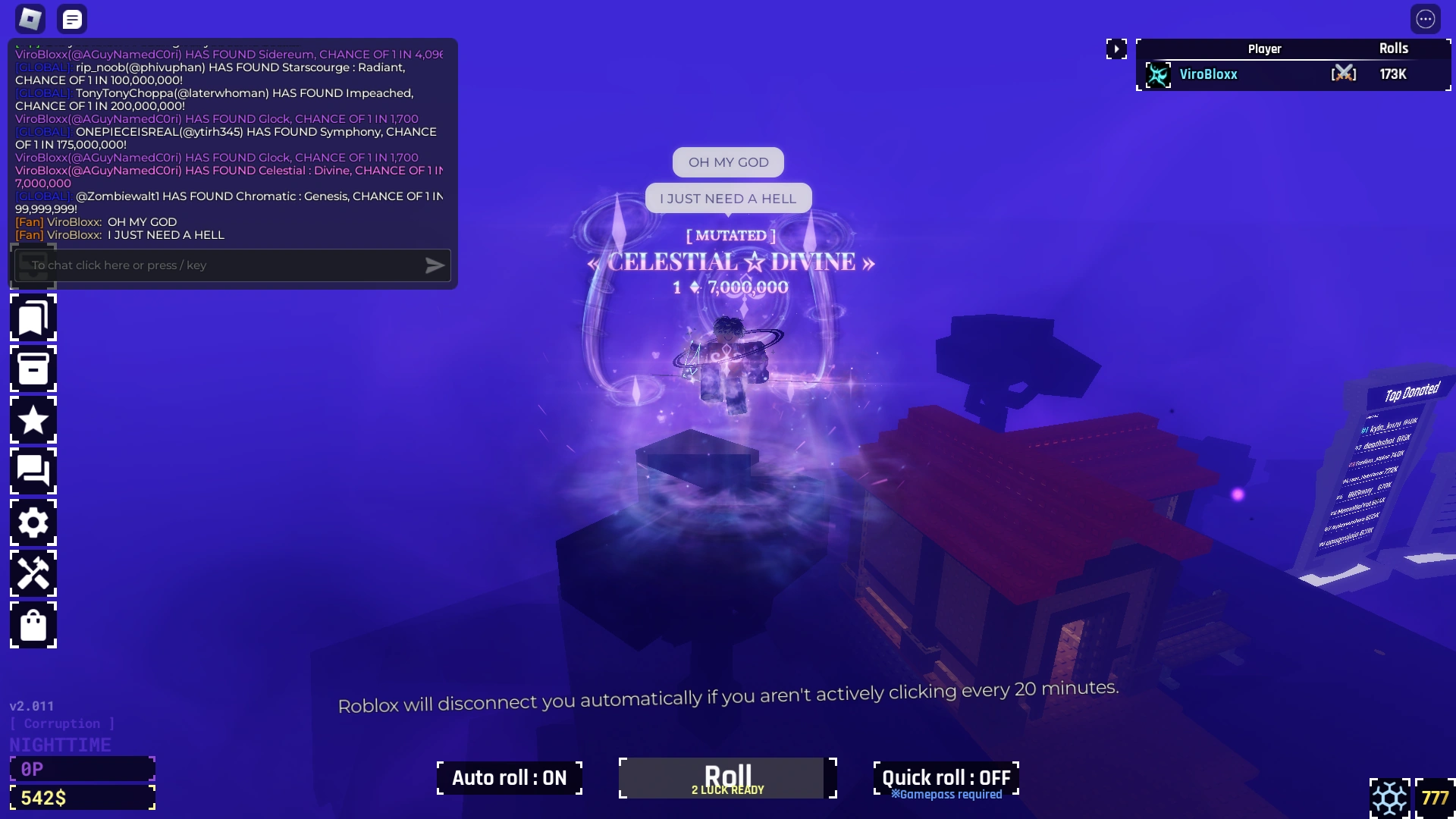Open the settings gear
The image size is (1456, 819).
33,522
